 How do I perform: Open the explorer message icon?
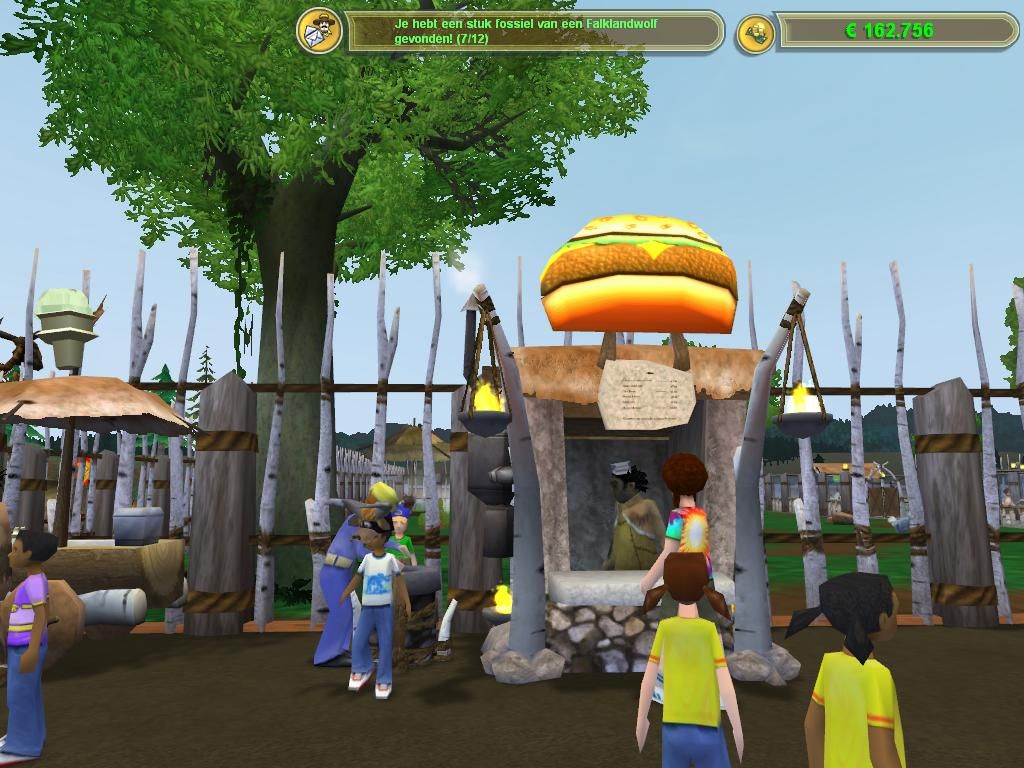319,31
